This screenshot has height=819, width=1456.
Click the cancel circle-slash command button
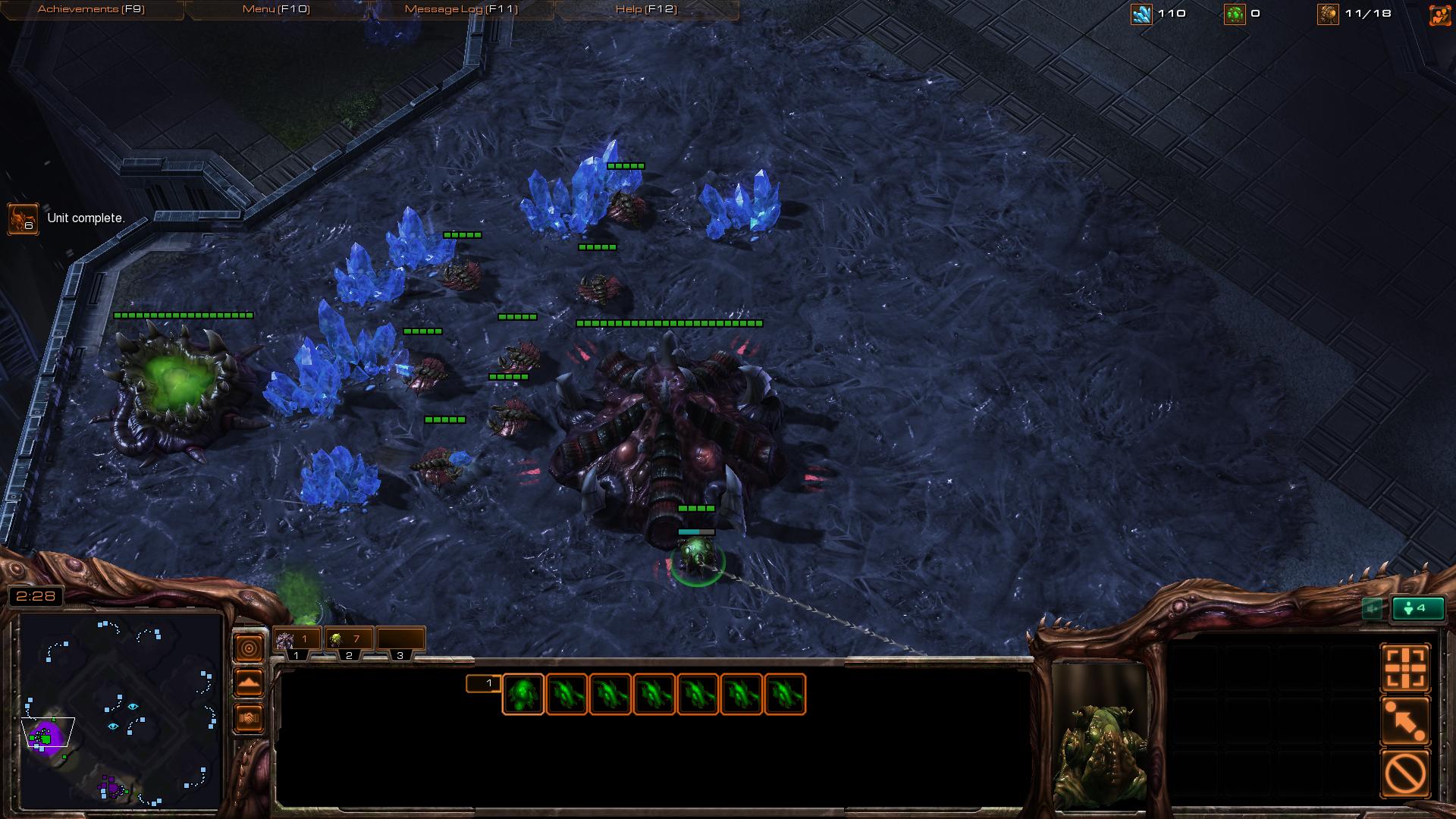1405,773
